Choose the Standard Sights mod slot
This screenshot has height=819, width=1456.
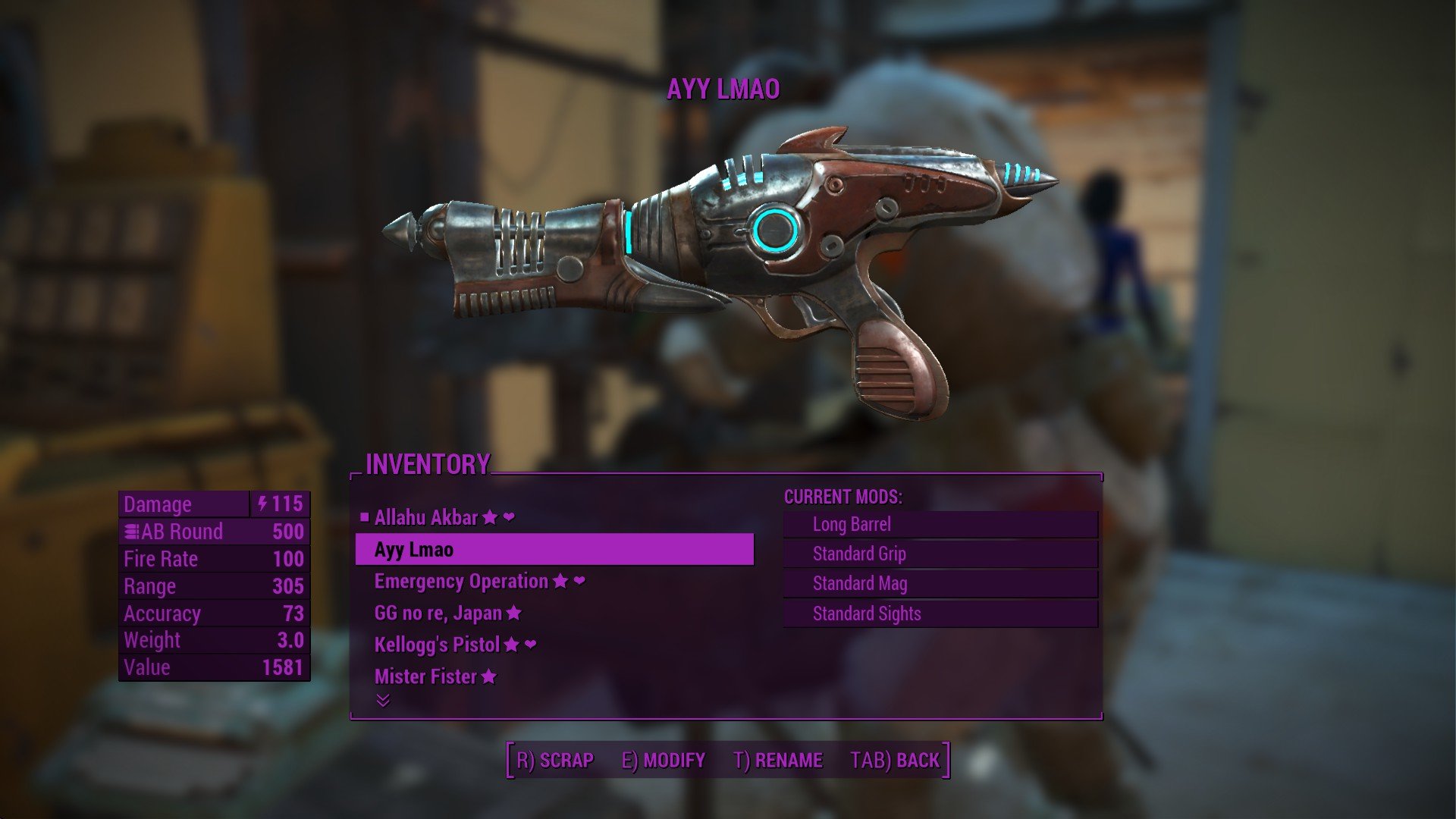(x=940, y=613)
